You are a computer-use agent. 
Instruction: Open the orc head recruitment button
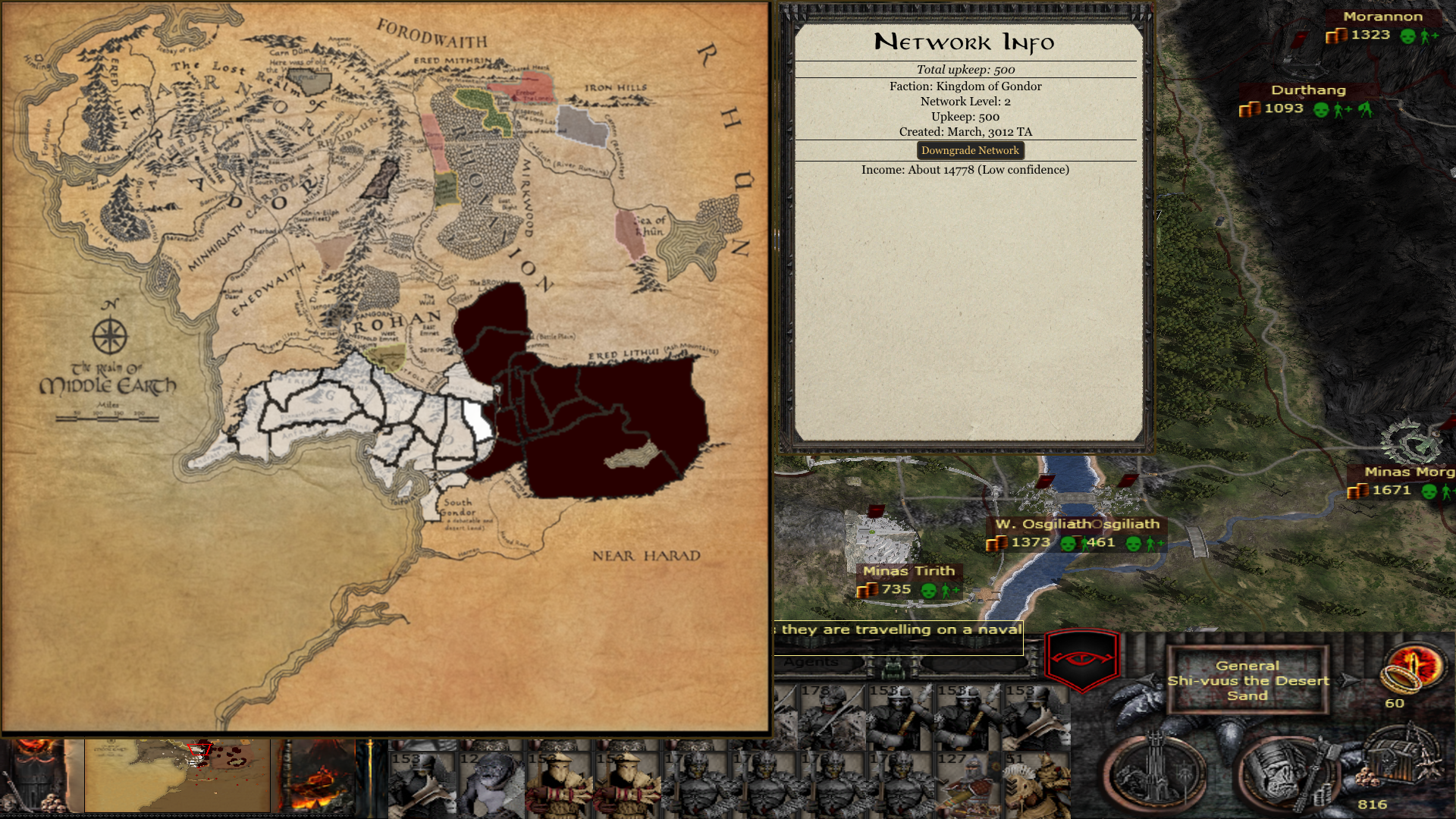click(1281, 773)
